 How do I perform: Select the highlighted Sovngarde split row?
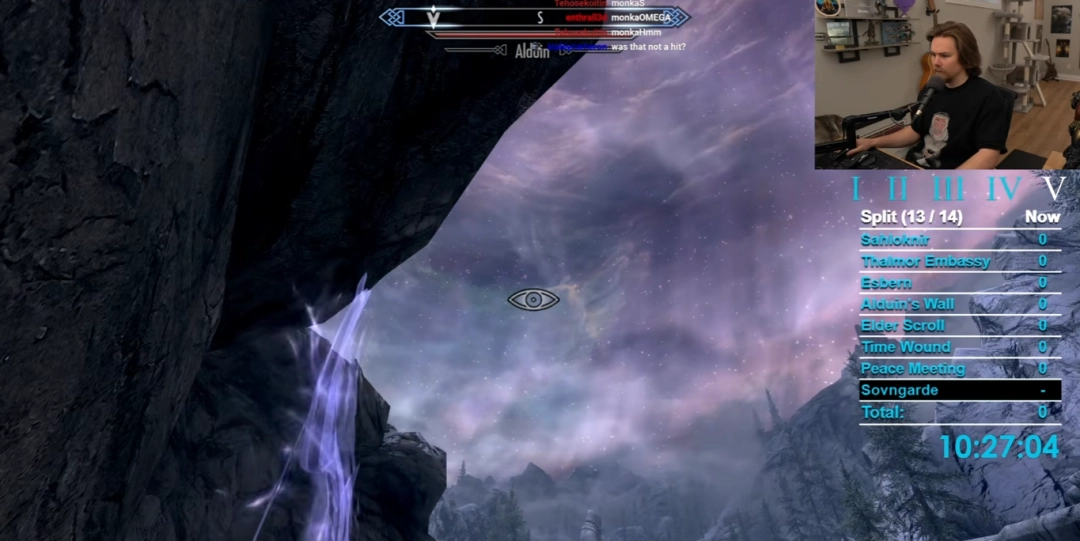[958, 390]
